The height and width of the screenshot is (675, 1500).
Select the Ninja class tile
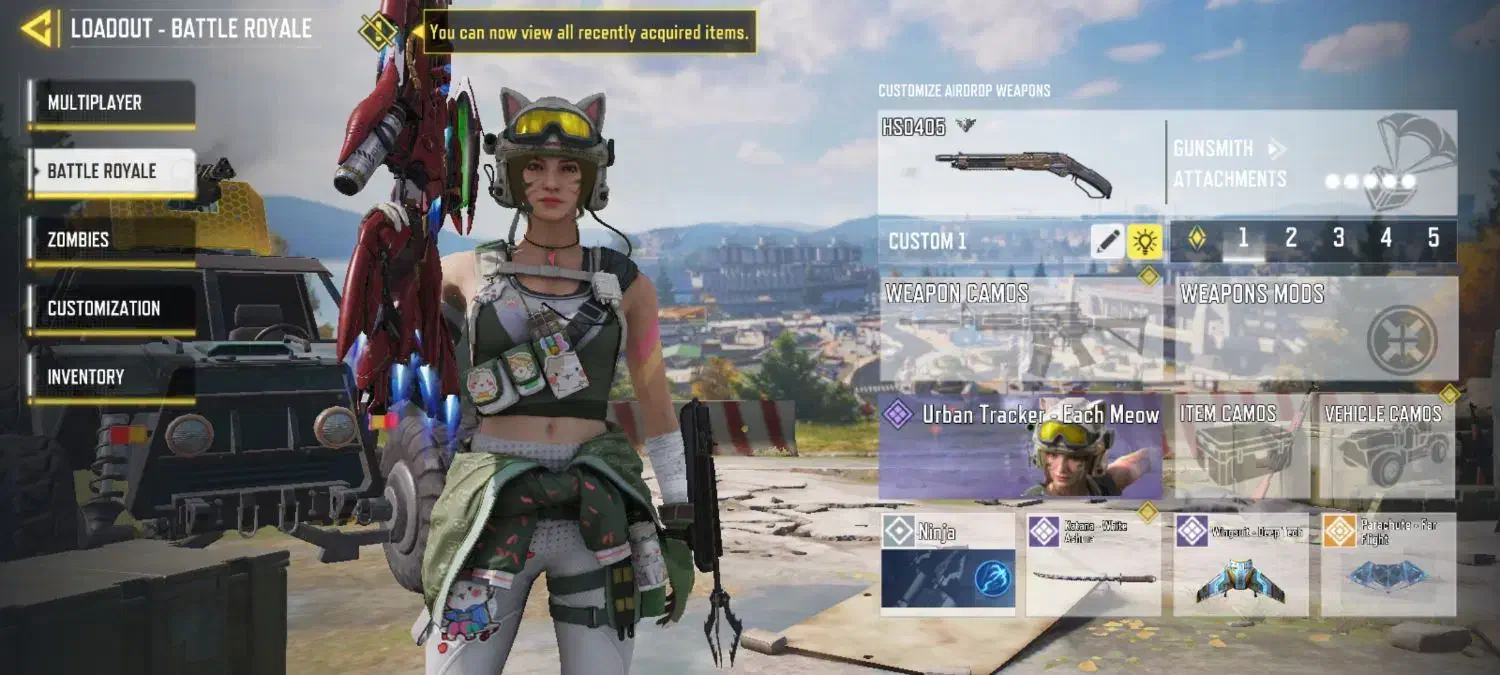[948, 564]
